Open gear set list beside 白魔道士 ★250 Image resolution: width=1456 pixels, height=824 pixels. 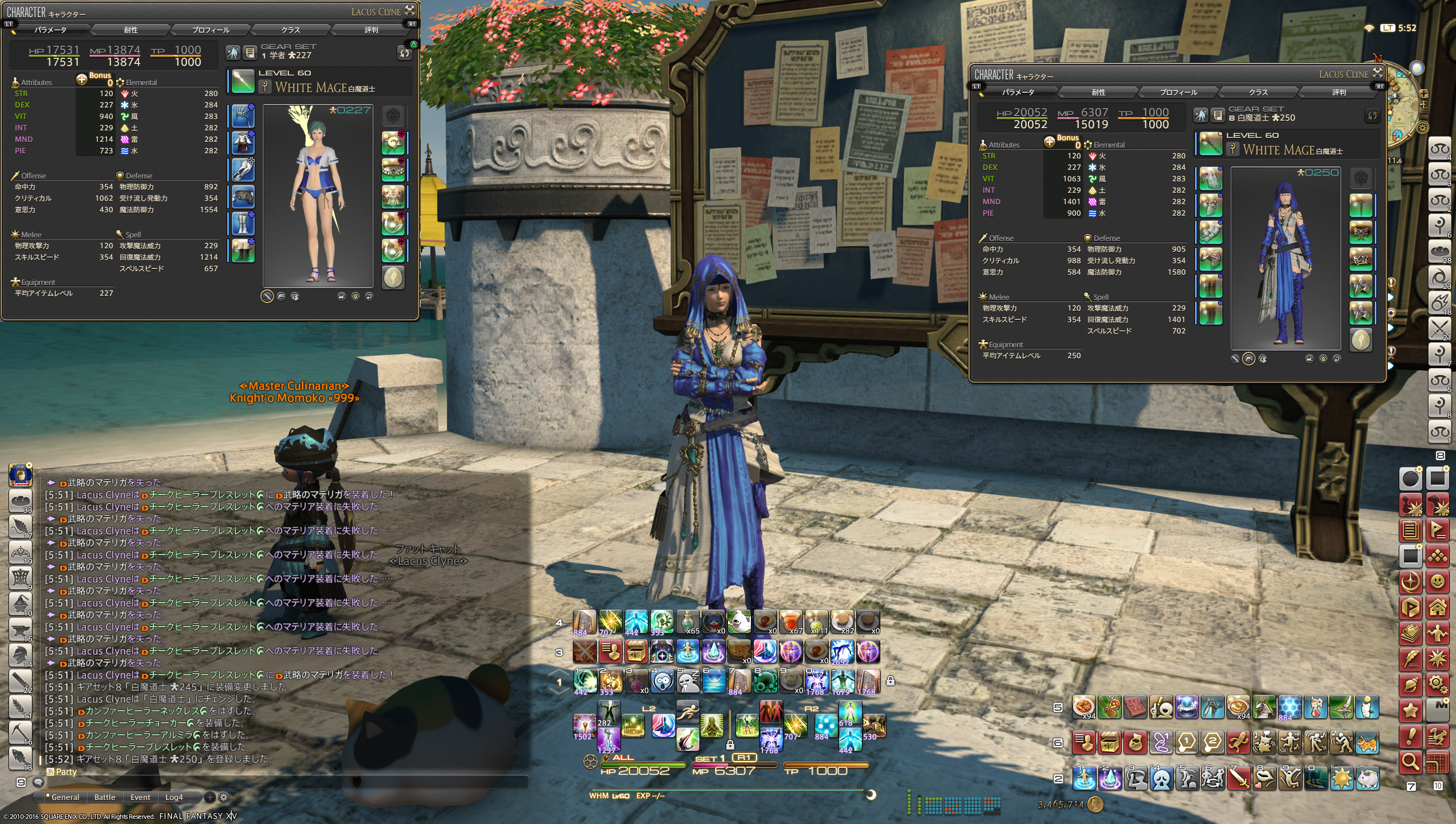pyautogui.click(x=1217, y=115)
